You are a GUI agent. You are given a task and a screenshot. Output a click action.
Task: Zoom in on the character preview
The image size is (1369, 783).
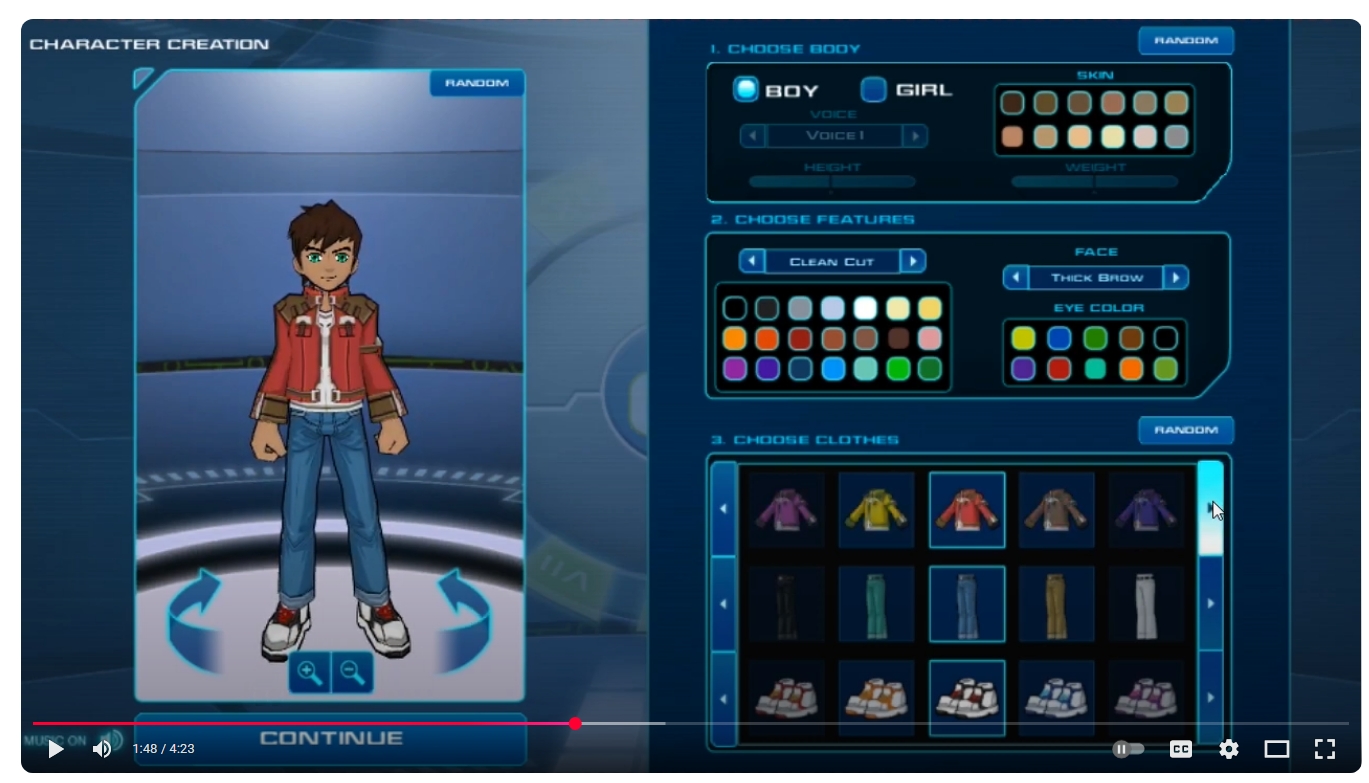click(x=310, y=673)
